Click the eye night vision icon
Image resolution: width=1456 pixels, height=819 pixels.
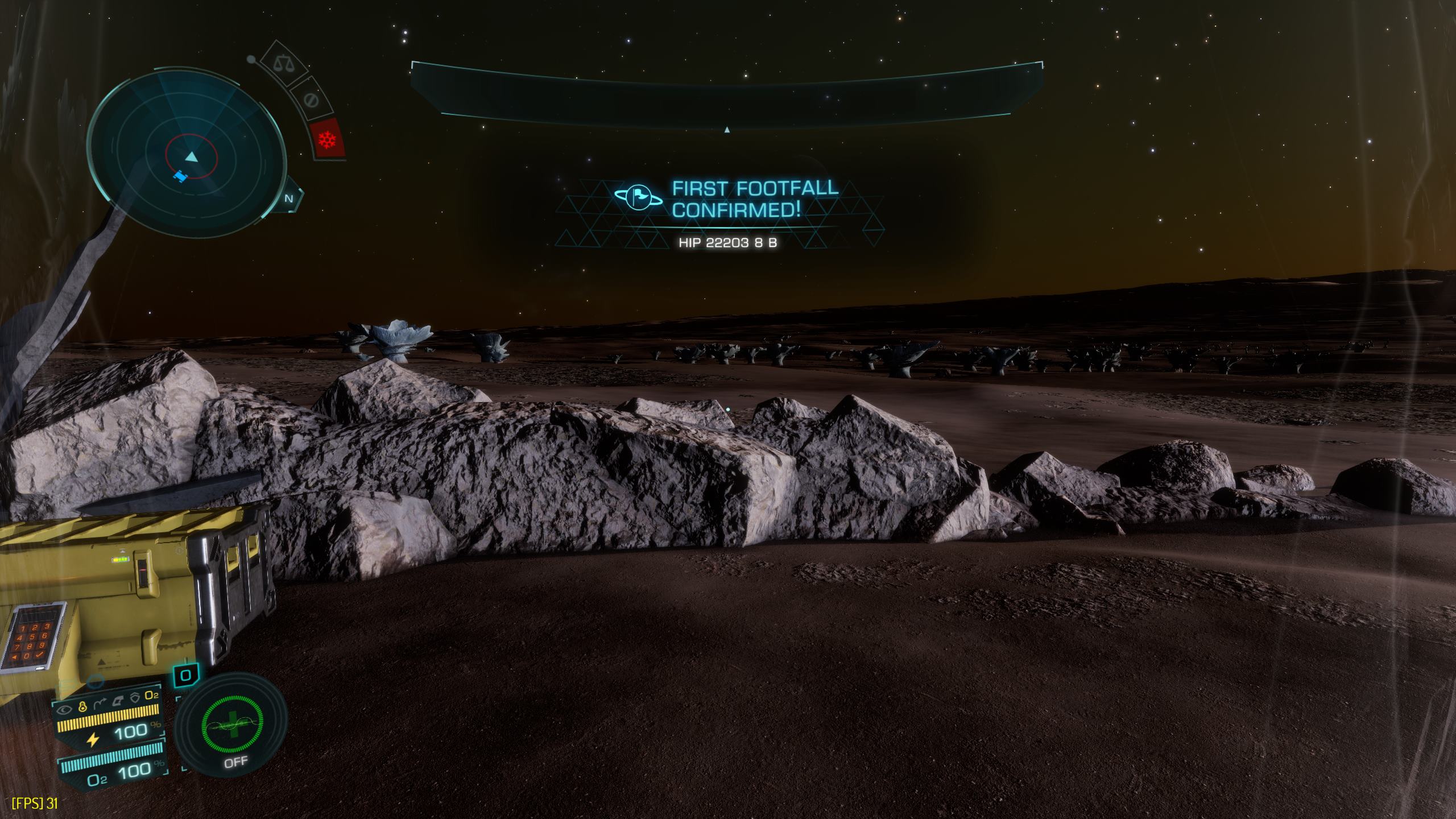pyautogui.click(x=64, y=710)
